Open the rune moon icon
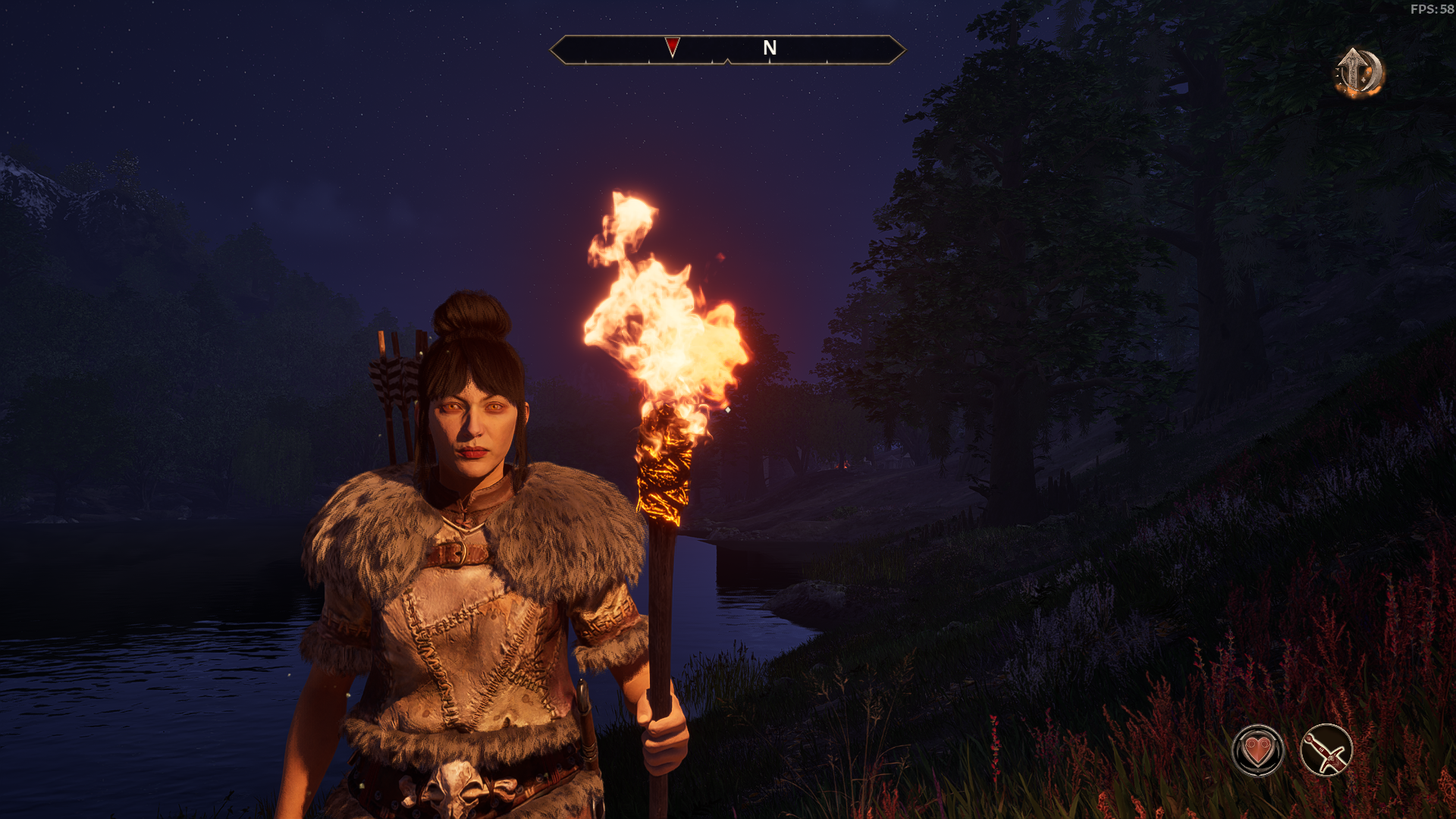This screenshot has width=1456, height=819. (1359, 73)
